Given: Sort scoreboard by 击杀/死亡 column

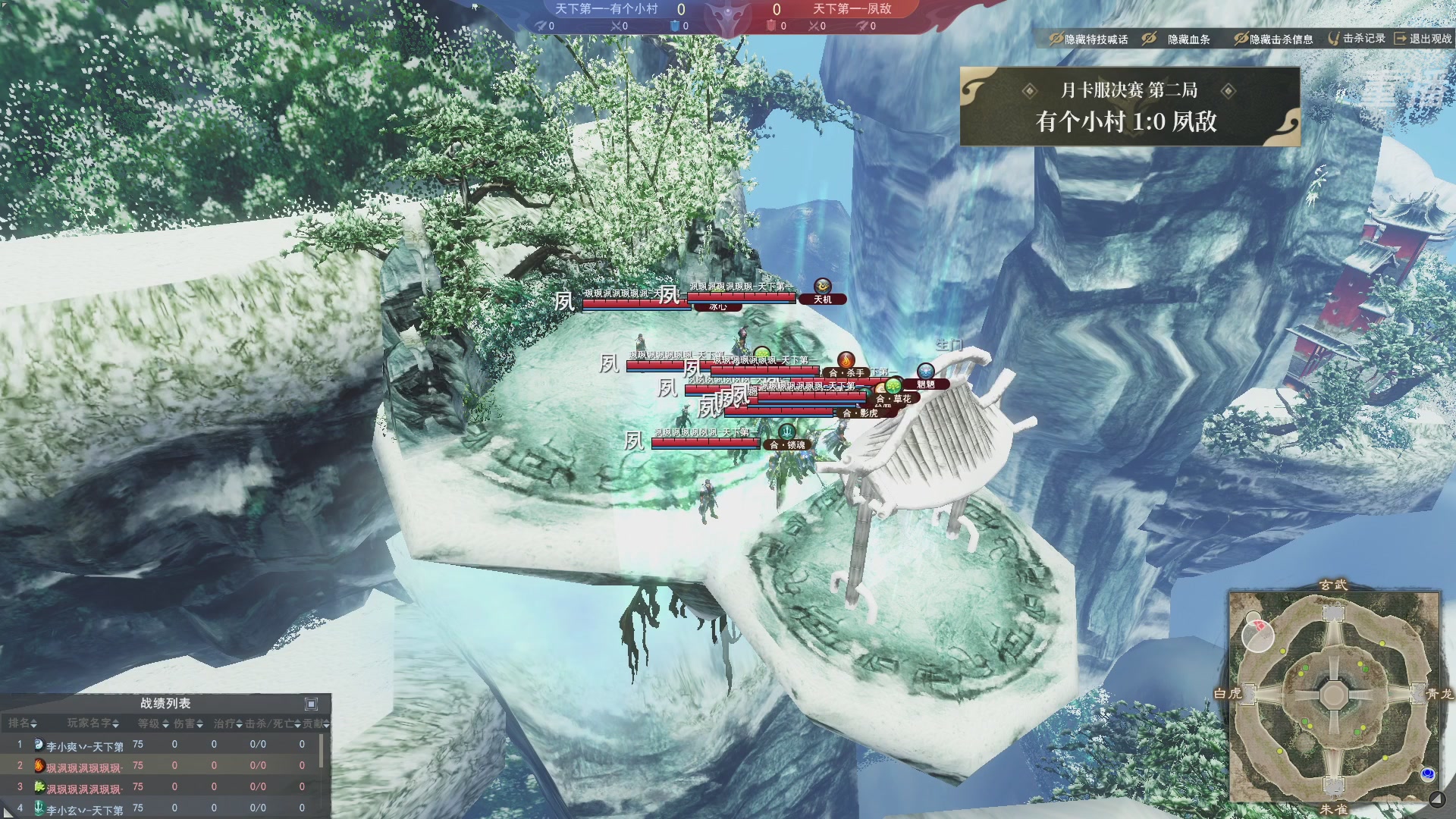Looking at the screenshot, I should (x=273, y=723).
